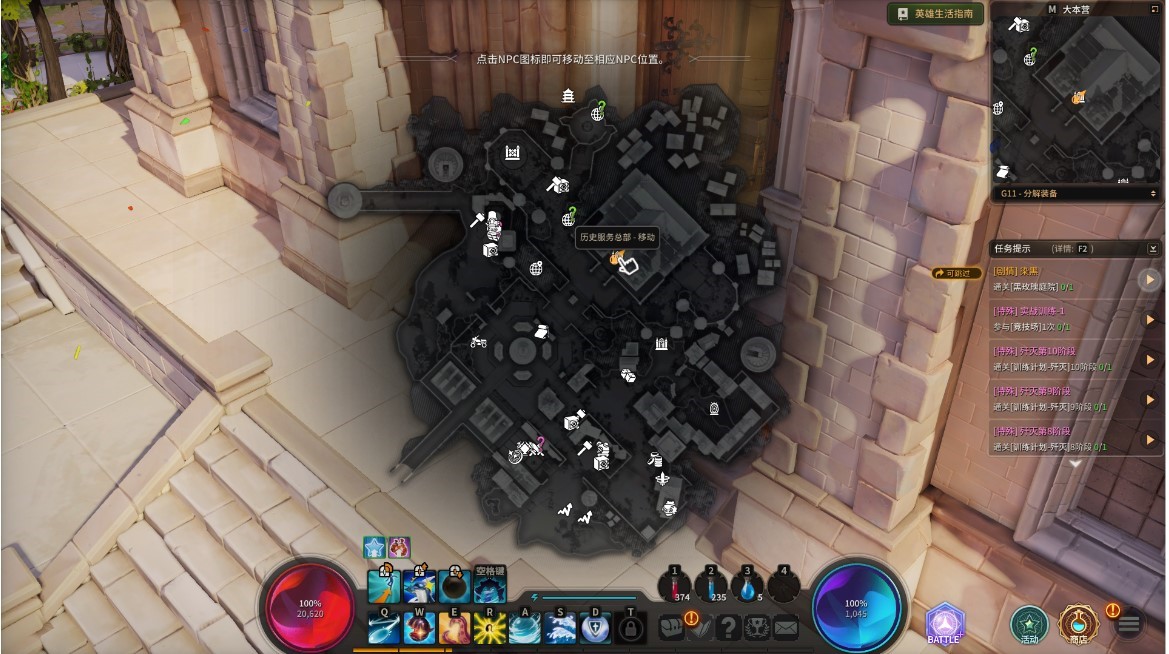The height and width of the screenshot is (654, 1169).
Task: Select the pagoda marker atop the map
Action: [568, 96]
